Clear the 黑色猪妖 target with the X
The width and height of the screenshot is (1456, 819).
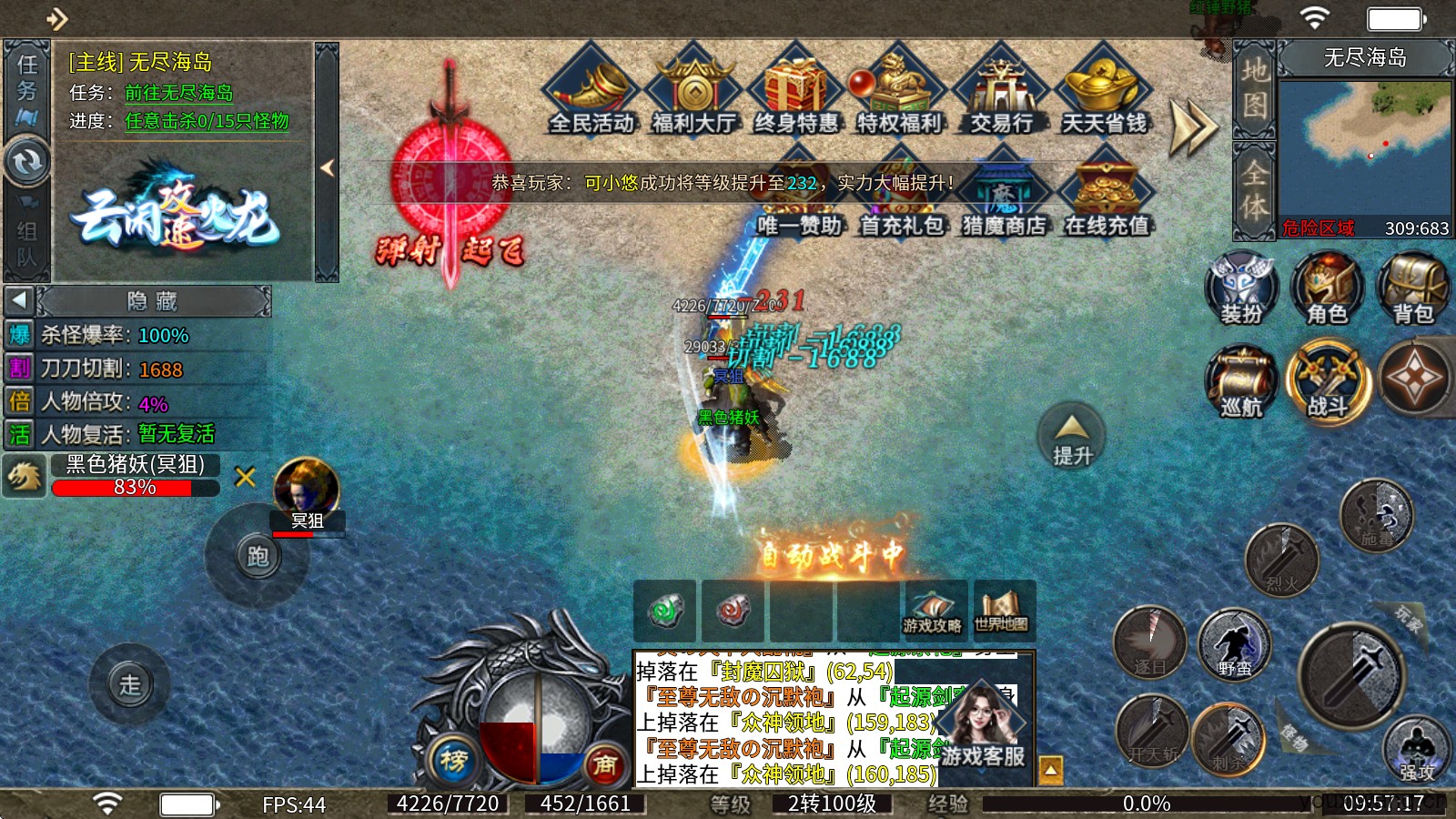(245, 477)
